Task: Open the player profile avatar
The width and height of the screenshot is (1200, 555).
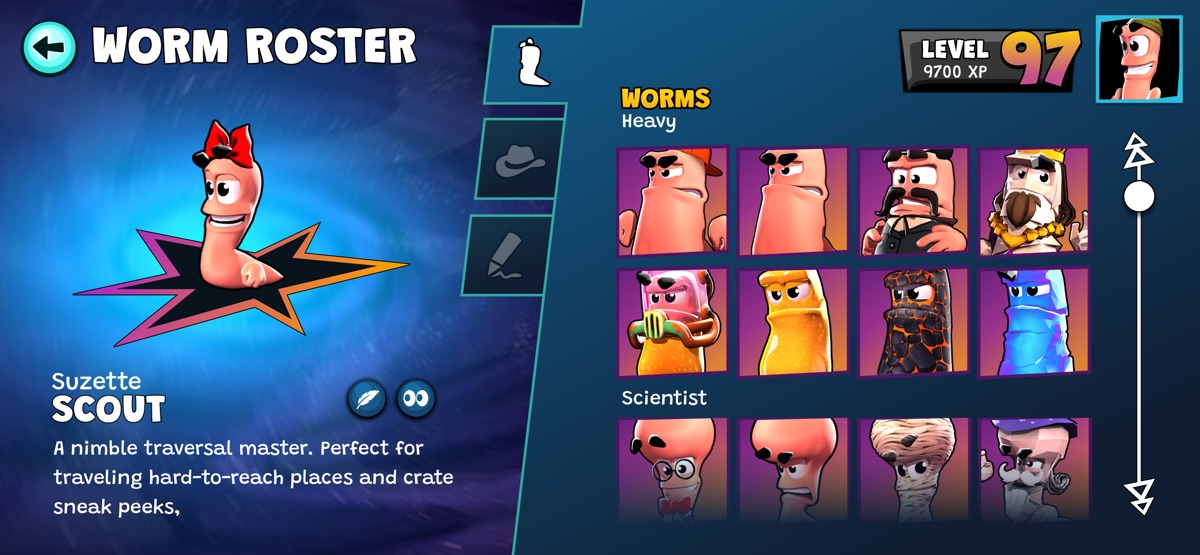Action: (x=1138, y=59)
